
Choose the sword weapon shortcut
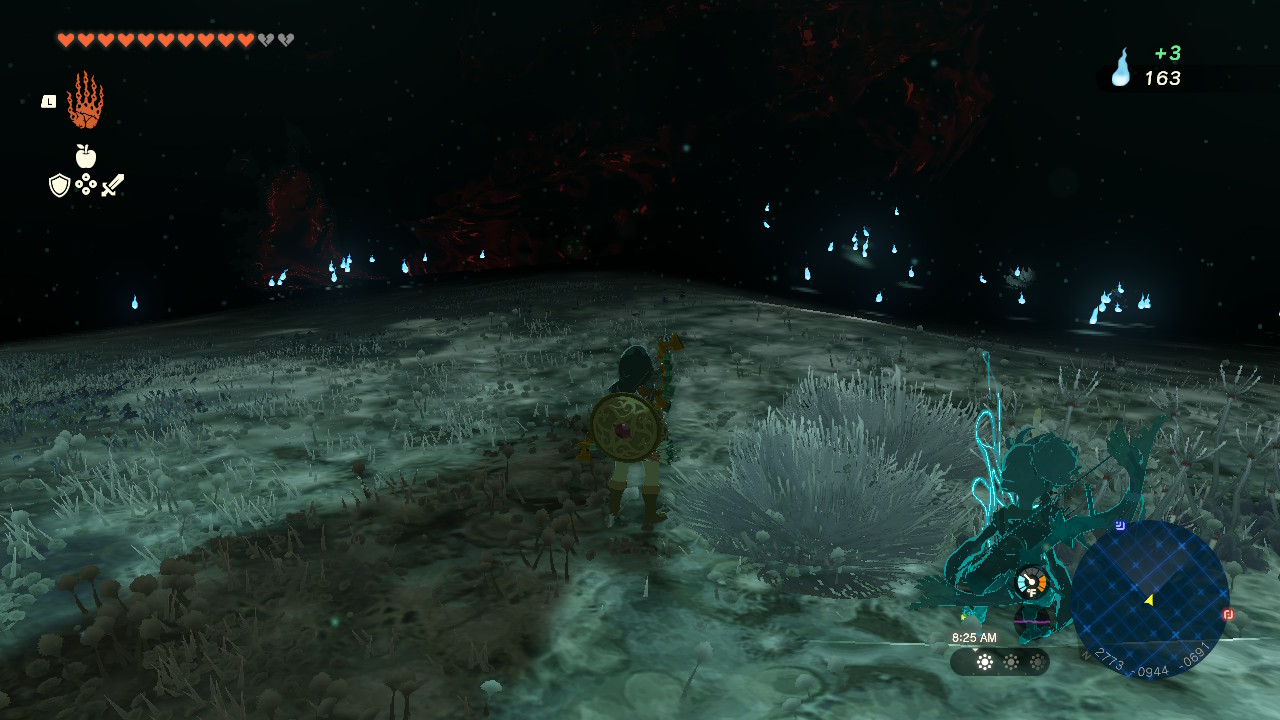point(112,185)
